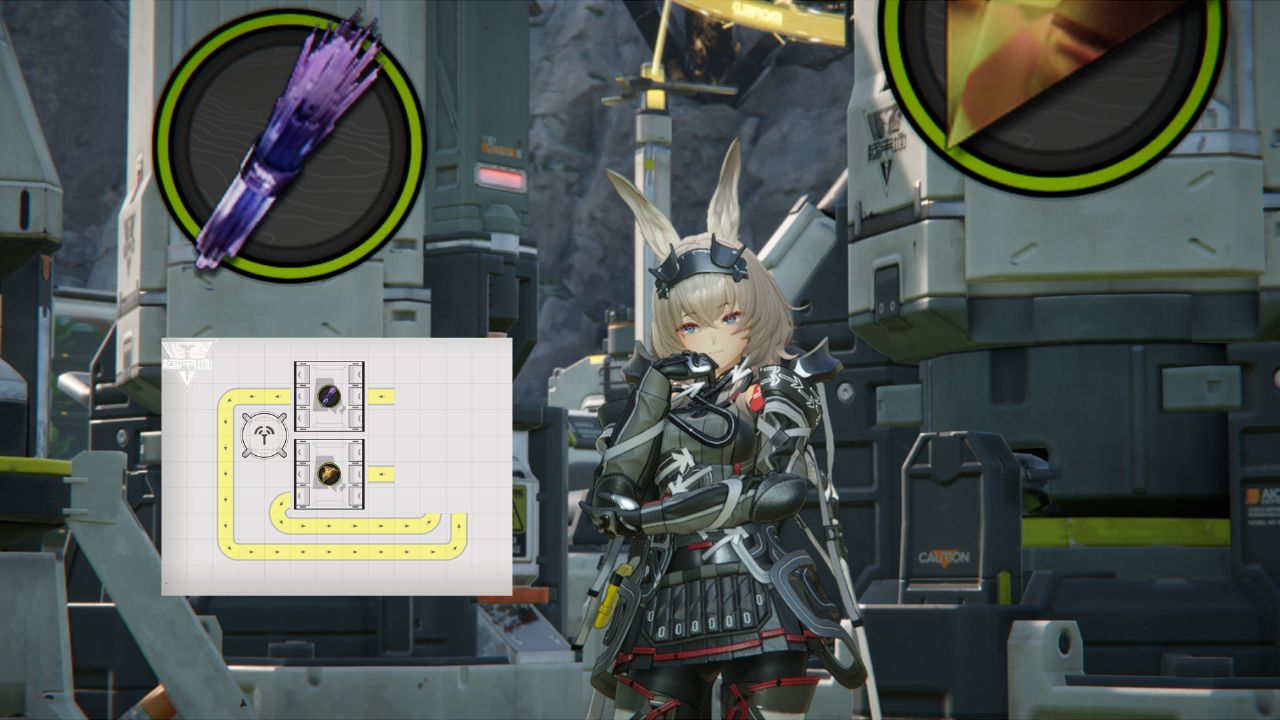Screen dimensions: 1280x720
Task: Select the orange crystal machine in the blueprint
Action: pos(329,473)
